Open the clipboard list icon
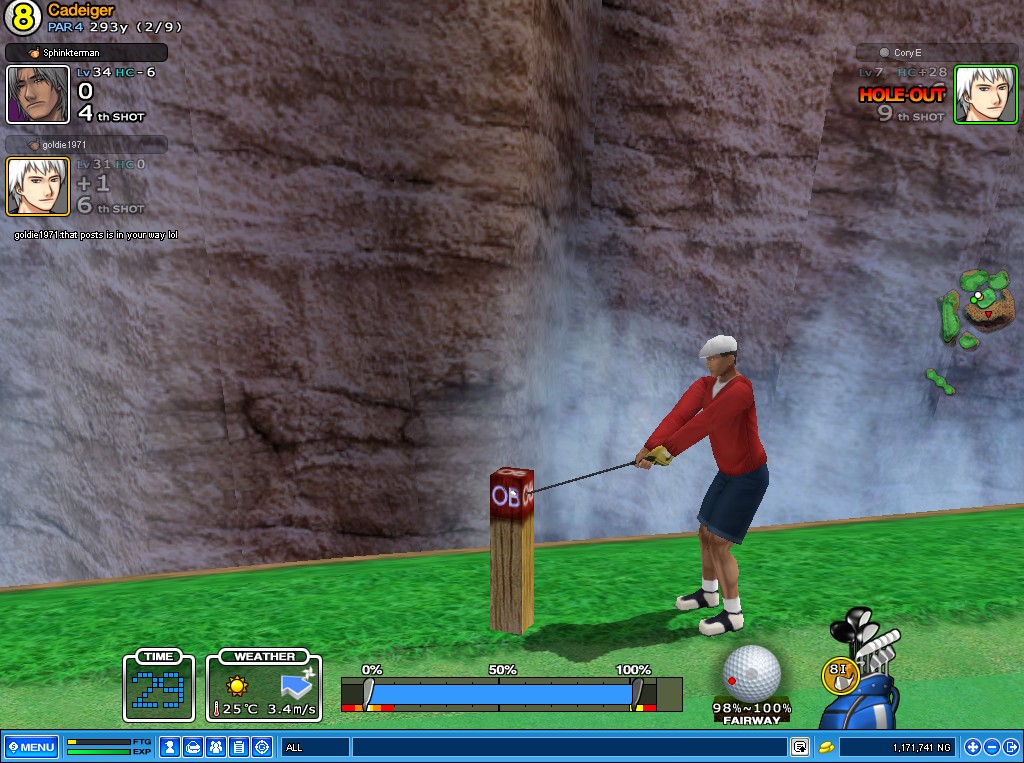The width and height of the screenshot is (1024, 763). (x=239, y=747)
